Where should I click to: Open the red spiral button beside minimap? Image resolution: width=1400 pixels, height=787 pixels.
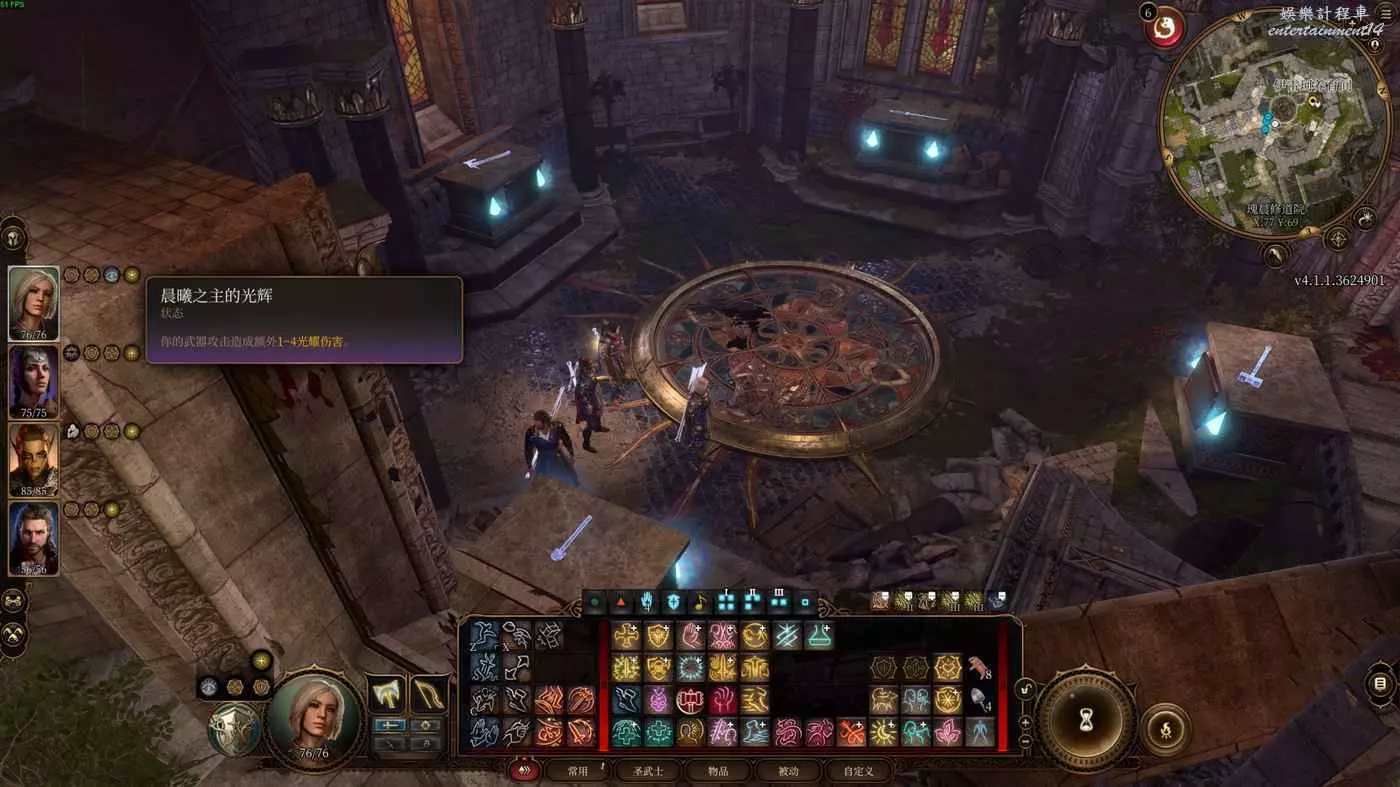click(x=1164, y=27)
